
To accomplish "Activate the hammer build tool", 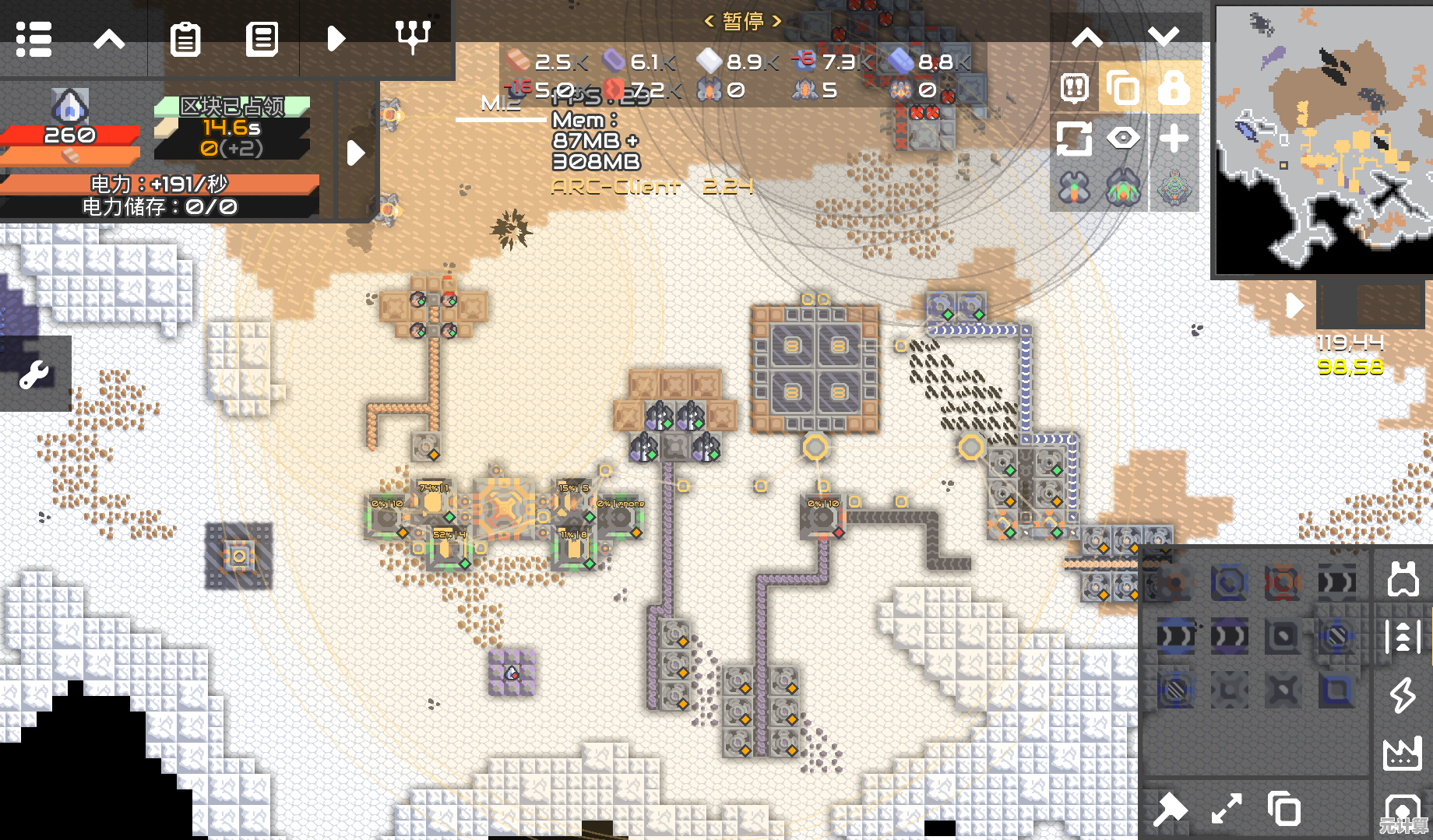I will coord(1170,810).
